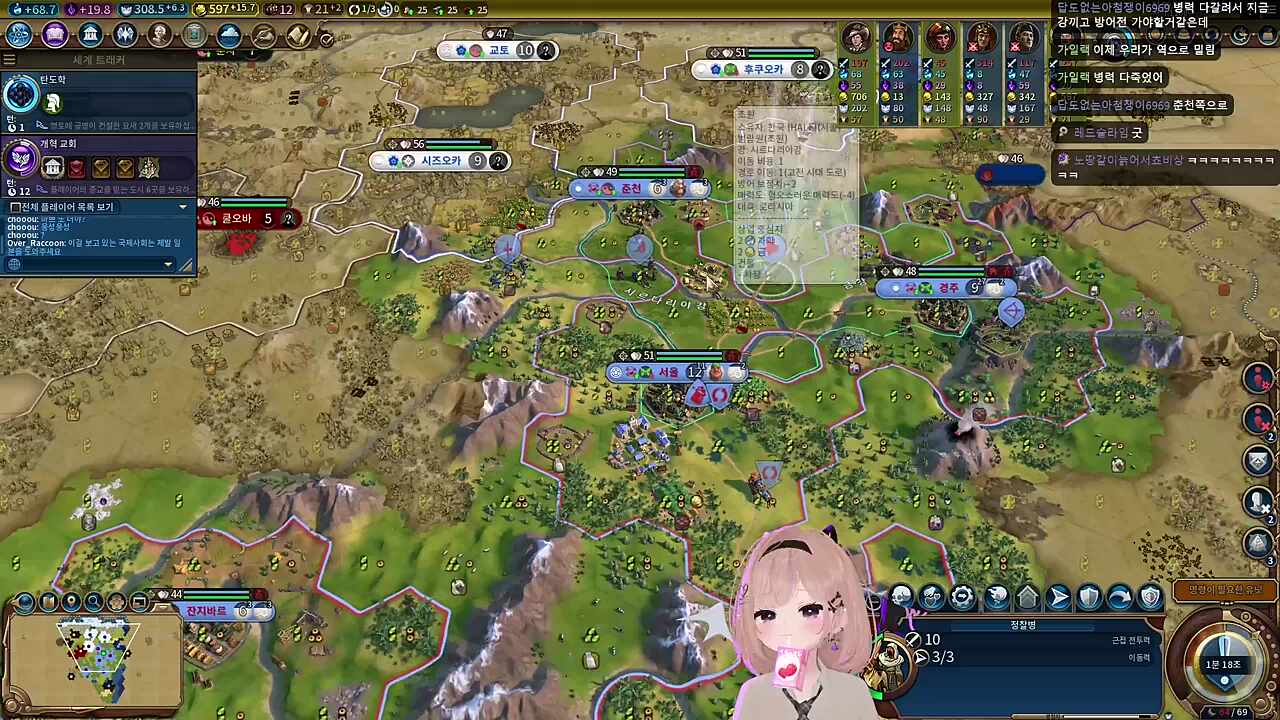This screenshot has height=720, width=1280.
Task: Fortify the scout with the shield icon
Action: [x=1088, y=597]
